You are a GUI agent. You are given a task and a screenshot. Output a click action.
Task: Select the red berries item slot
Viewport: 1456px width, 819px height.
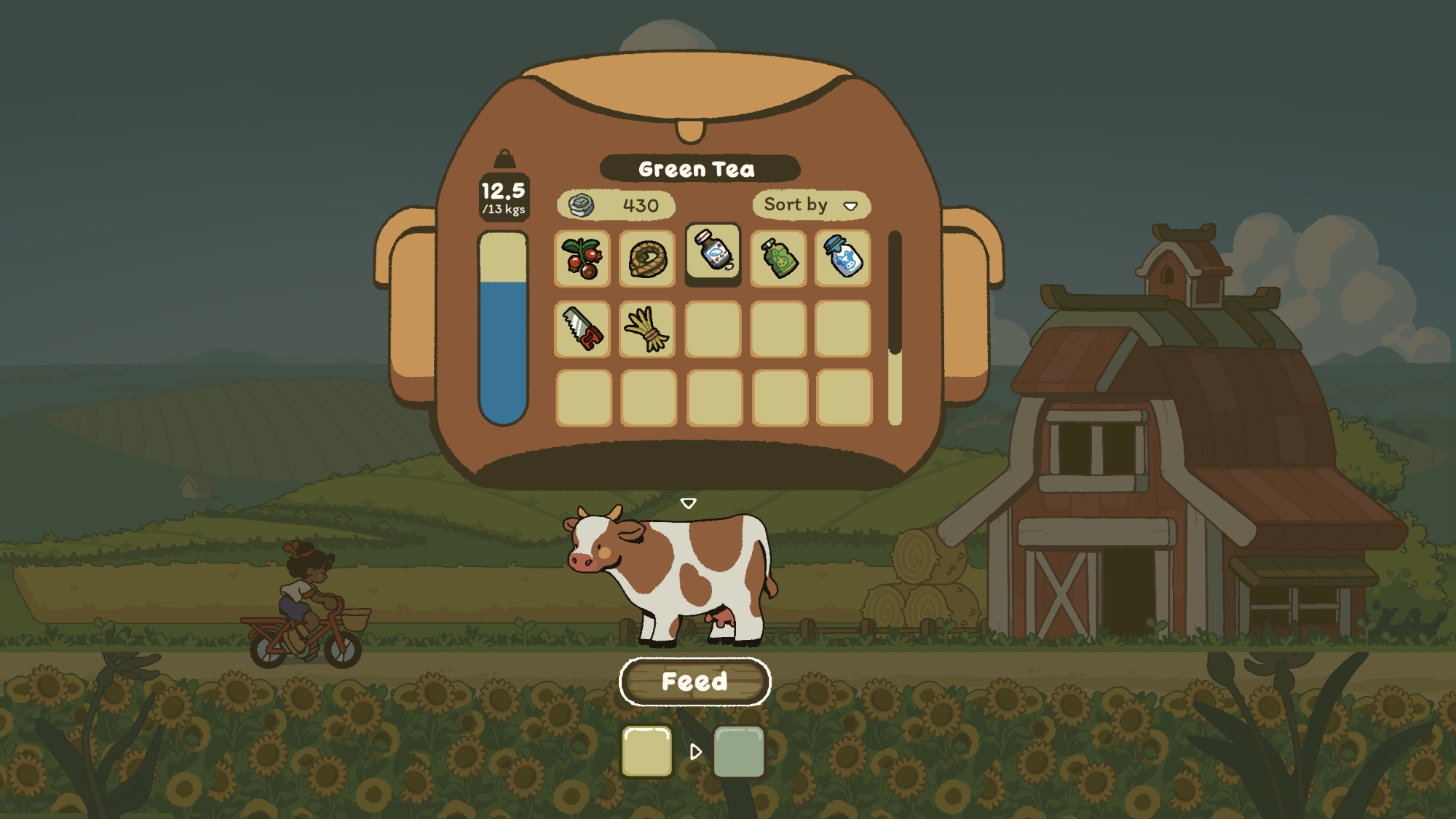pyautogui.click(x=582, y=258)
